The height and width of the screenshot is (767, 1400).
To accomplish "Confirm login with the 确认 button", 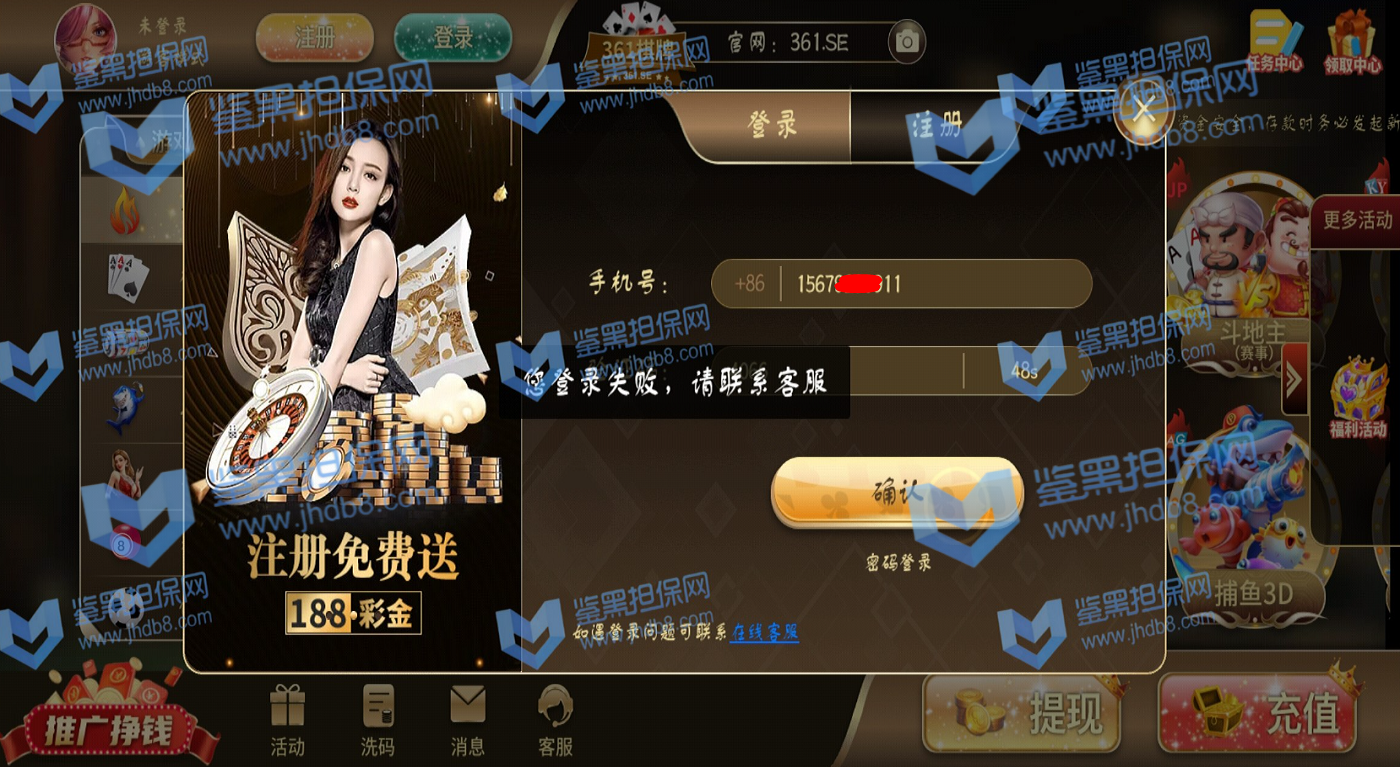I will pyautogui.click(x=897, y=493).
